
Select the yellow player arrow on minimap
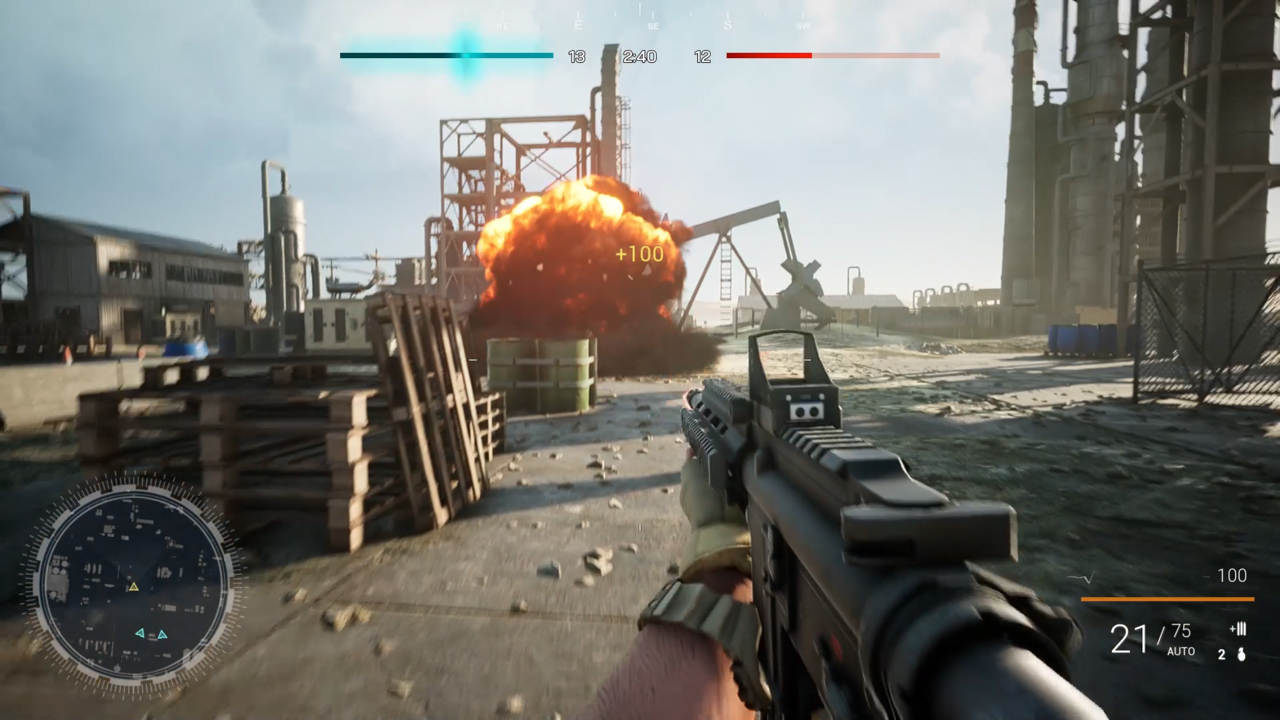point(133,587)
